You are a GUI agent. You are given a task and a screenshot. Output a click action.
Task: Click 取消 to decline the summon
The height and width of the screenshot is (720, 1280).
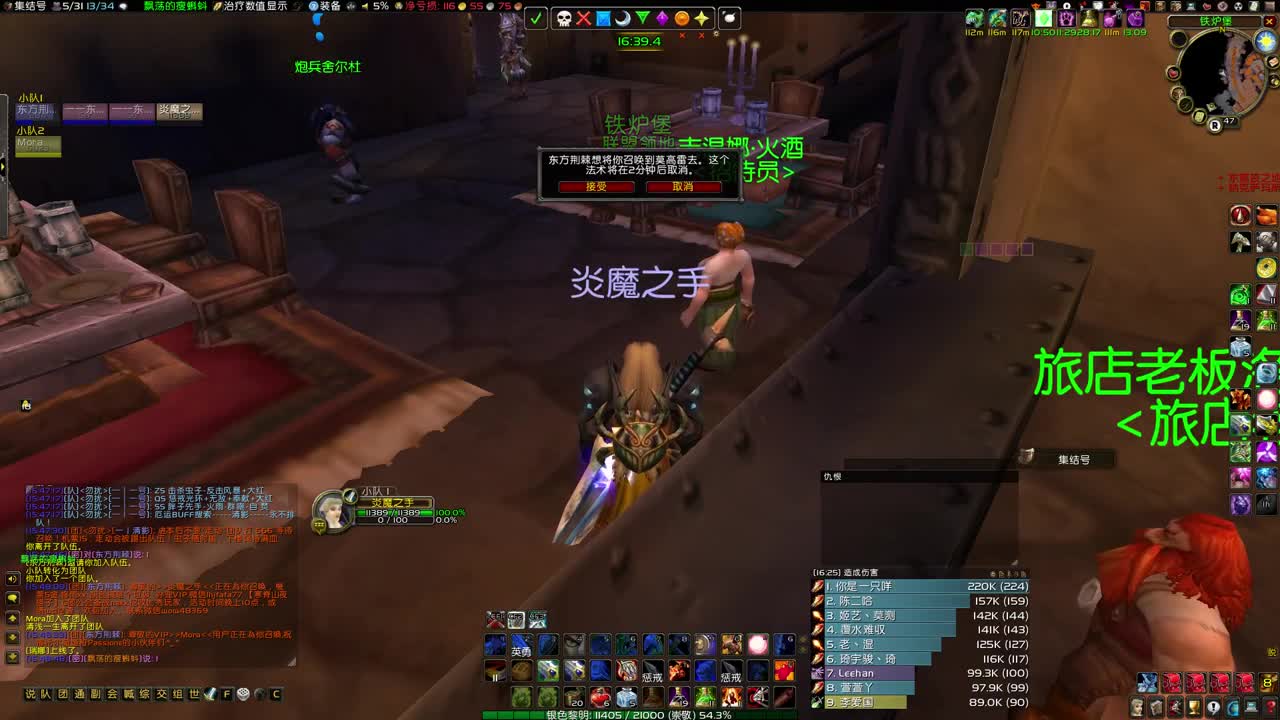click(685, 188)
